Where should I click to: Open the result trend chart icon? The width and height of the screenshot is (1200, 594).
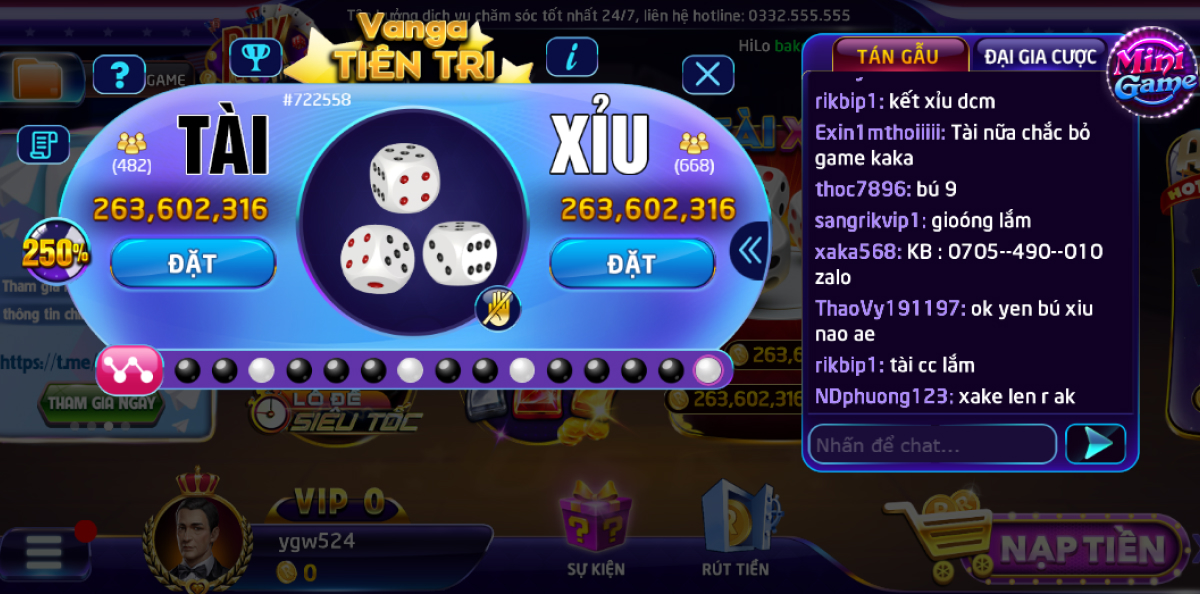pos(129,370)
